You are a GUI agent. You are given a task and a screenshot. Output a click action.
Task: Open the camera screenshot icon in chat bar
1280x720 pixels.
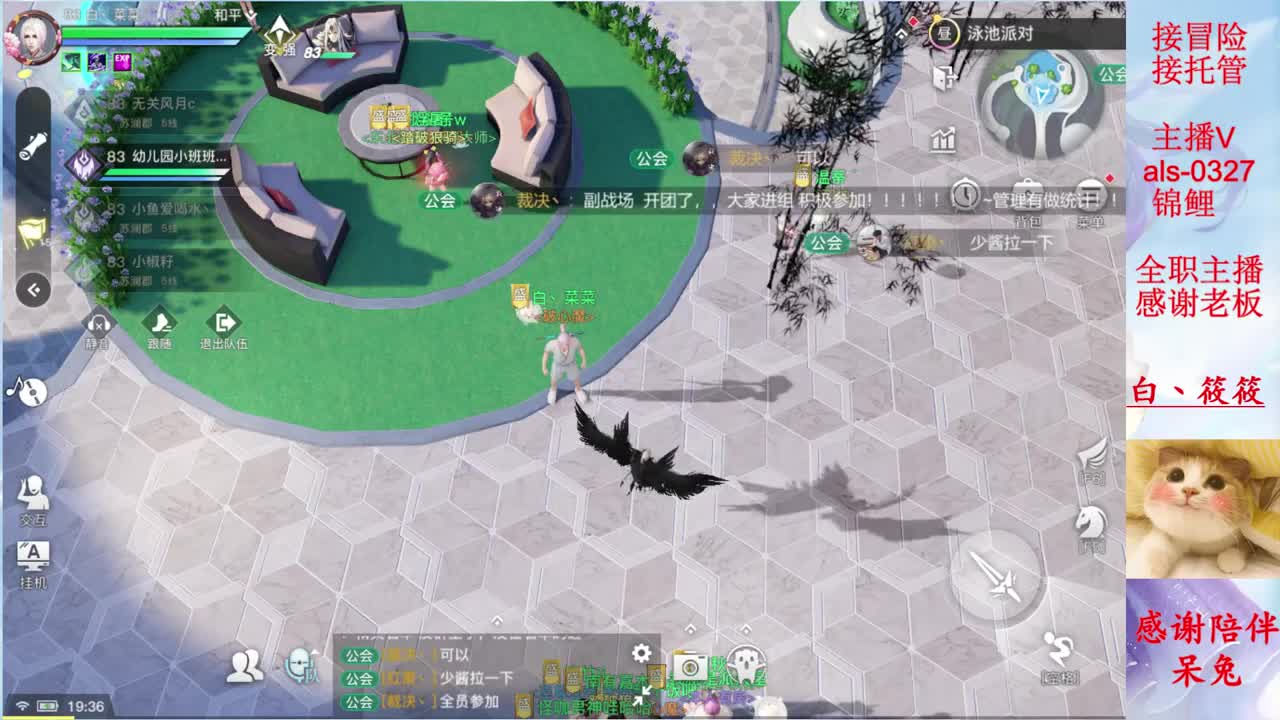point(690,668)
